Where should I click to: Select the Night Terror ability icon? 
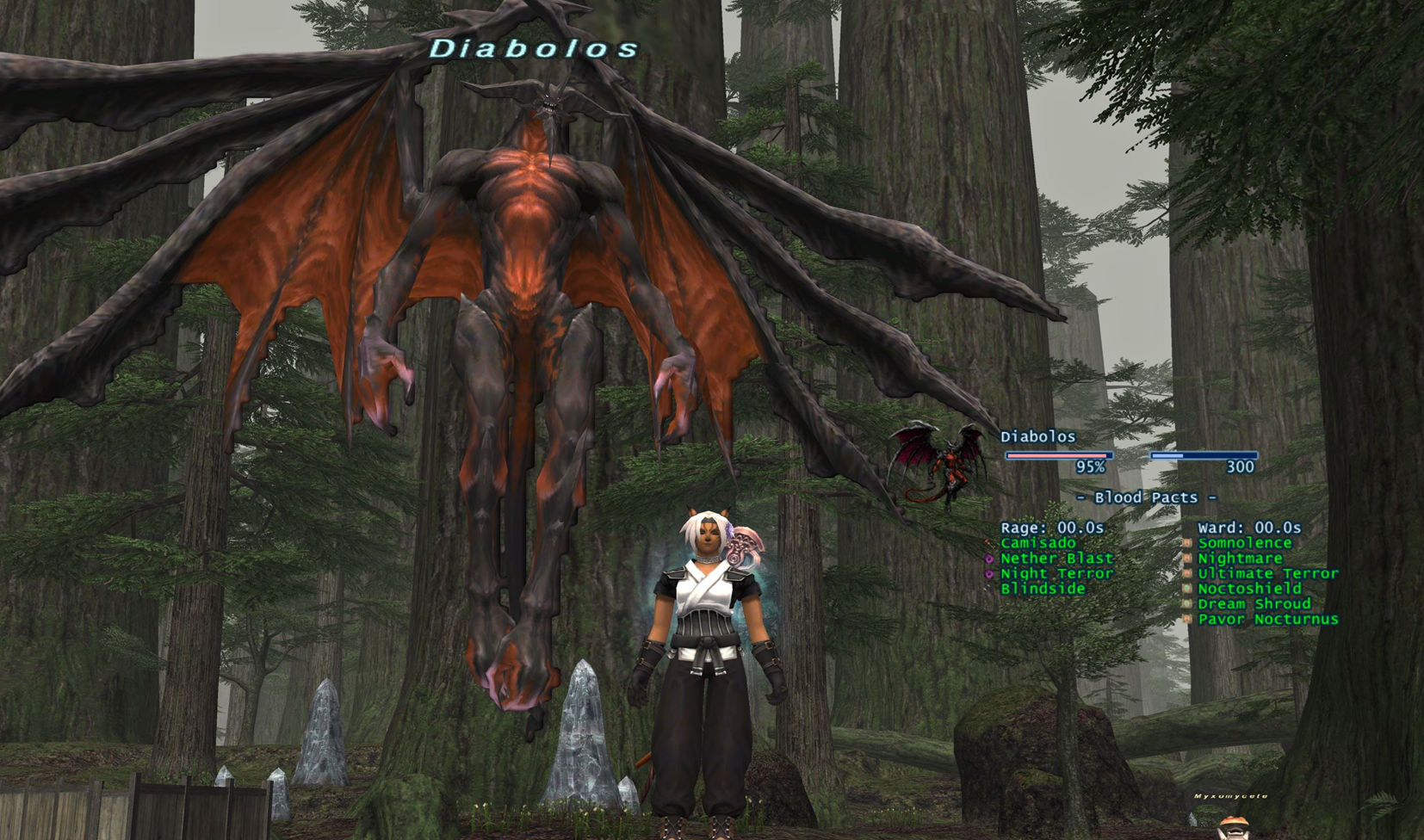point(987,573)
